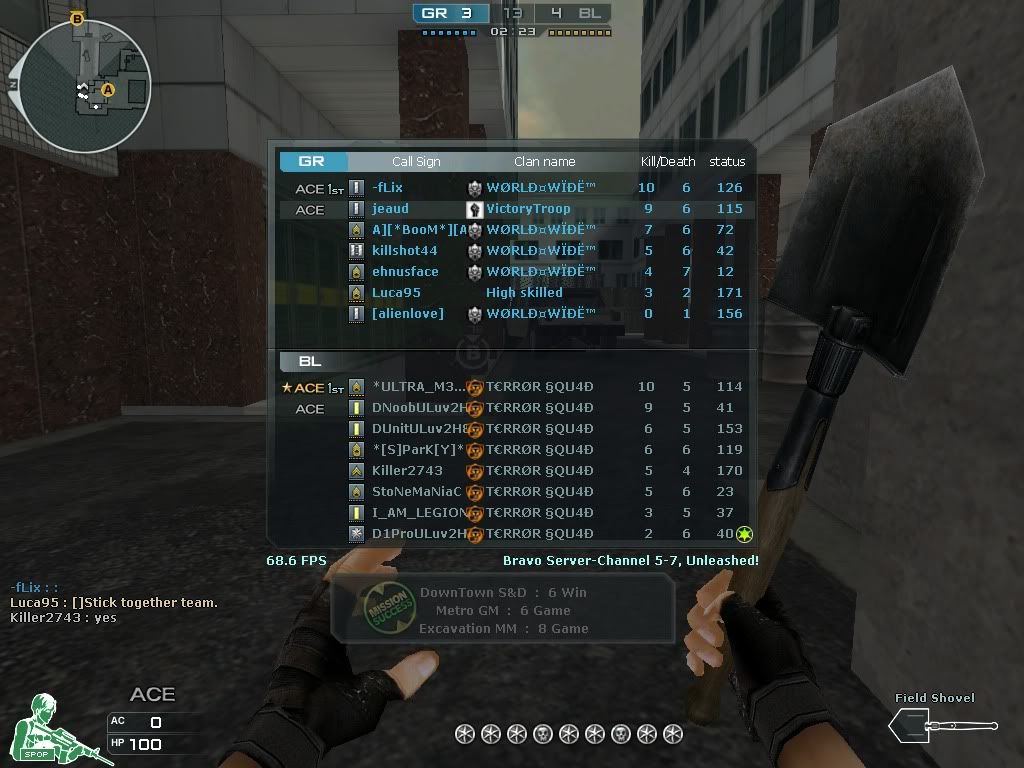Viewport: 1024px width, 768px height.
Task: Click the GR team header
Action: (314, 161)
